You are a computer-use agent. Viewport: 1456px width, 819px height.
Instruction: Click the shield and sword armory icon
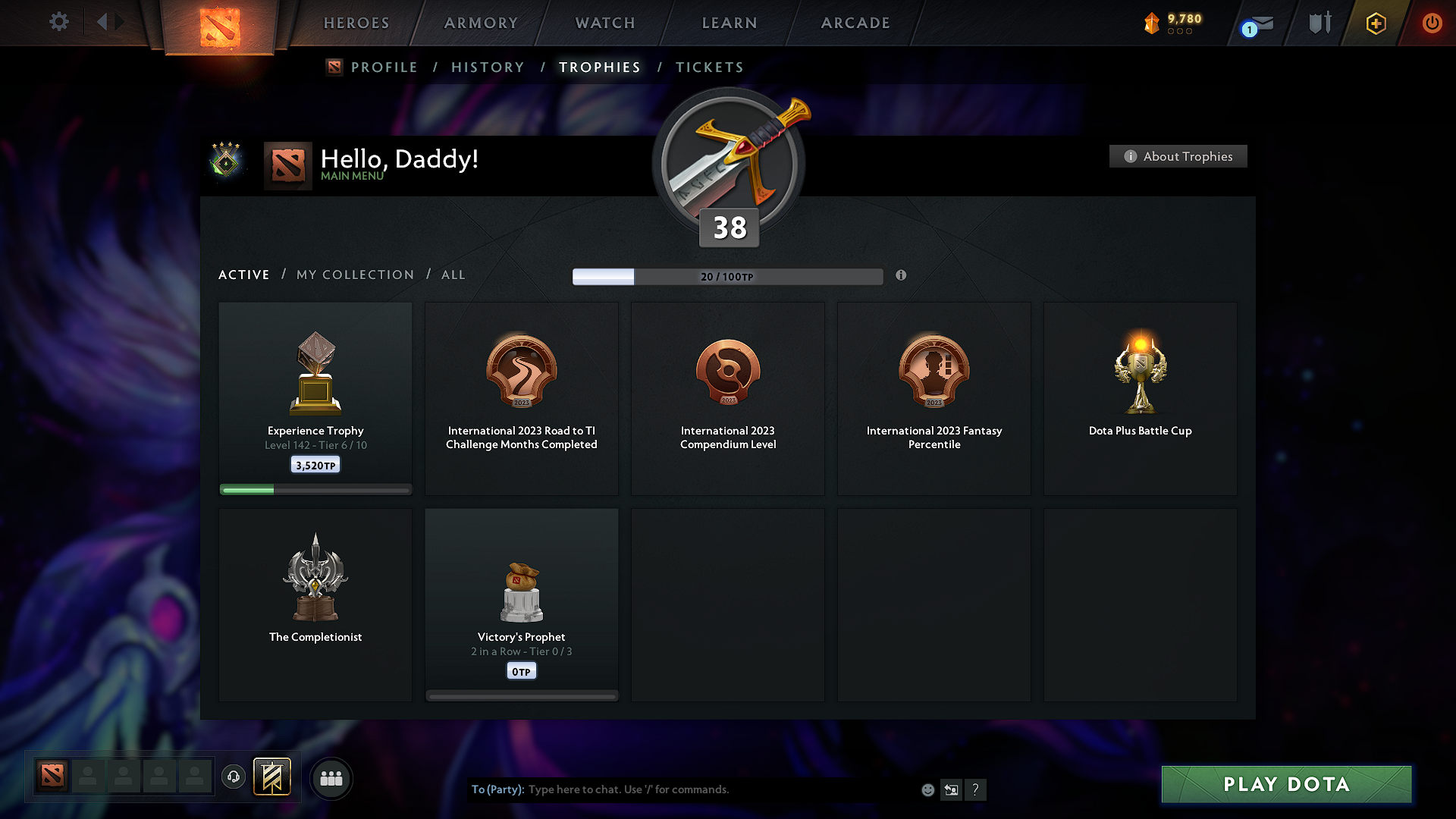coord(1319,23)
